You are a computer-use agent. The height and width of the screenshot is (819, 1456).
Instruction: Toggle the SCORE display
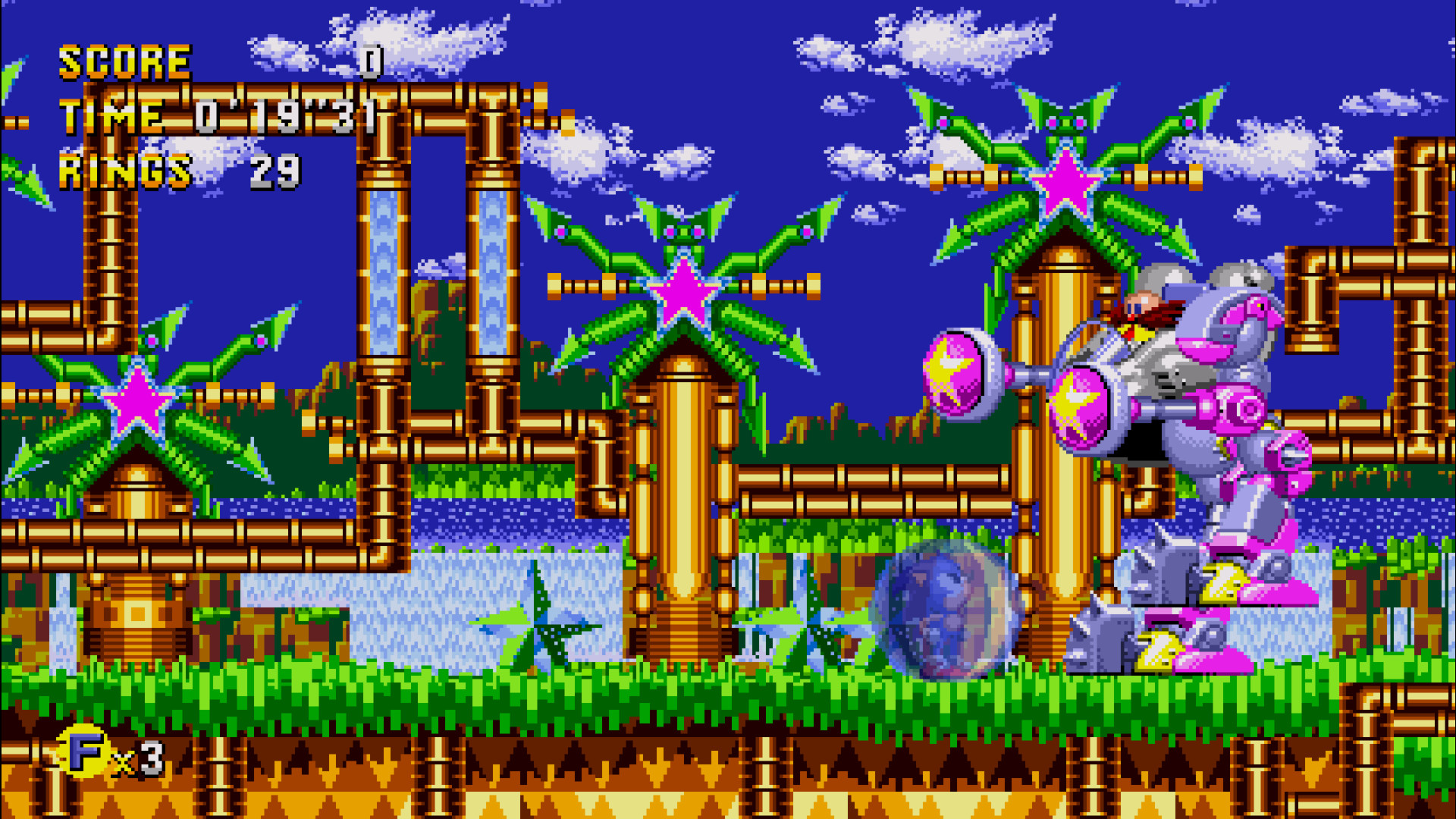(125, 62)
